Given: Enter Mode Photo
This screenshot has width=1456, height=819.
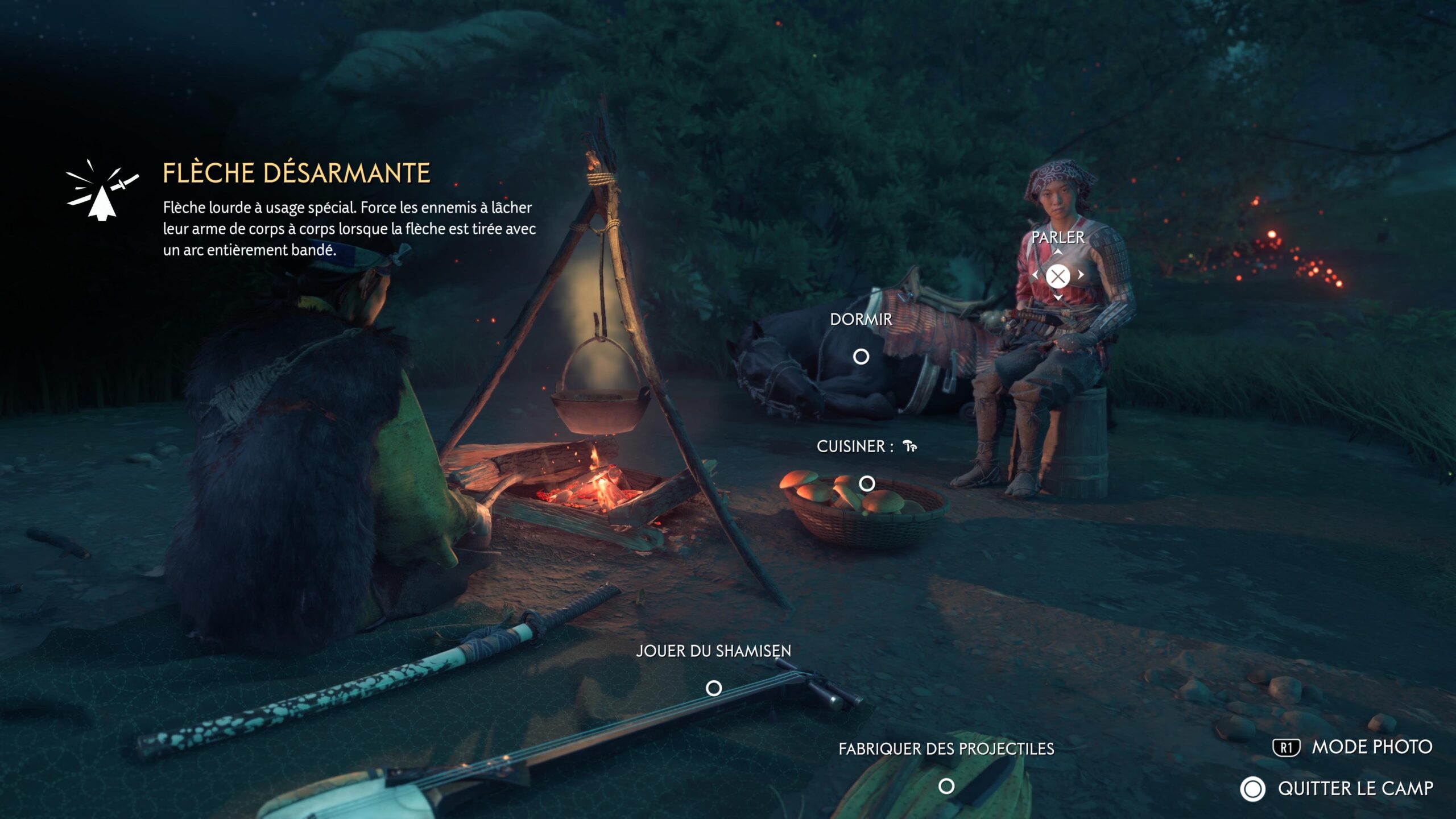Looking at the screenshot, I should point(1352,747).
